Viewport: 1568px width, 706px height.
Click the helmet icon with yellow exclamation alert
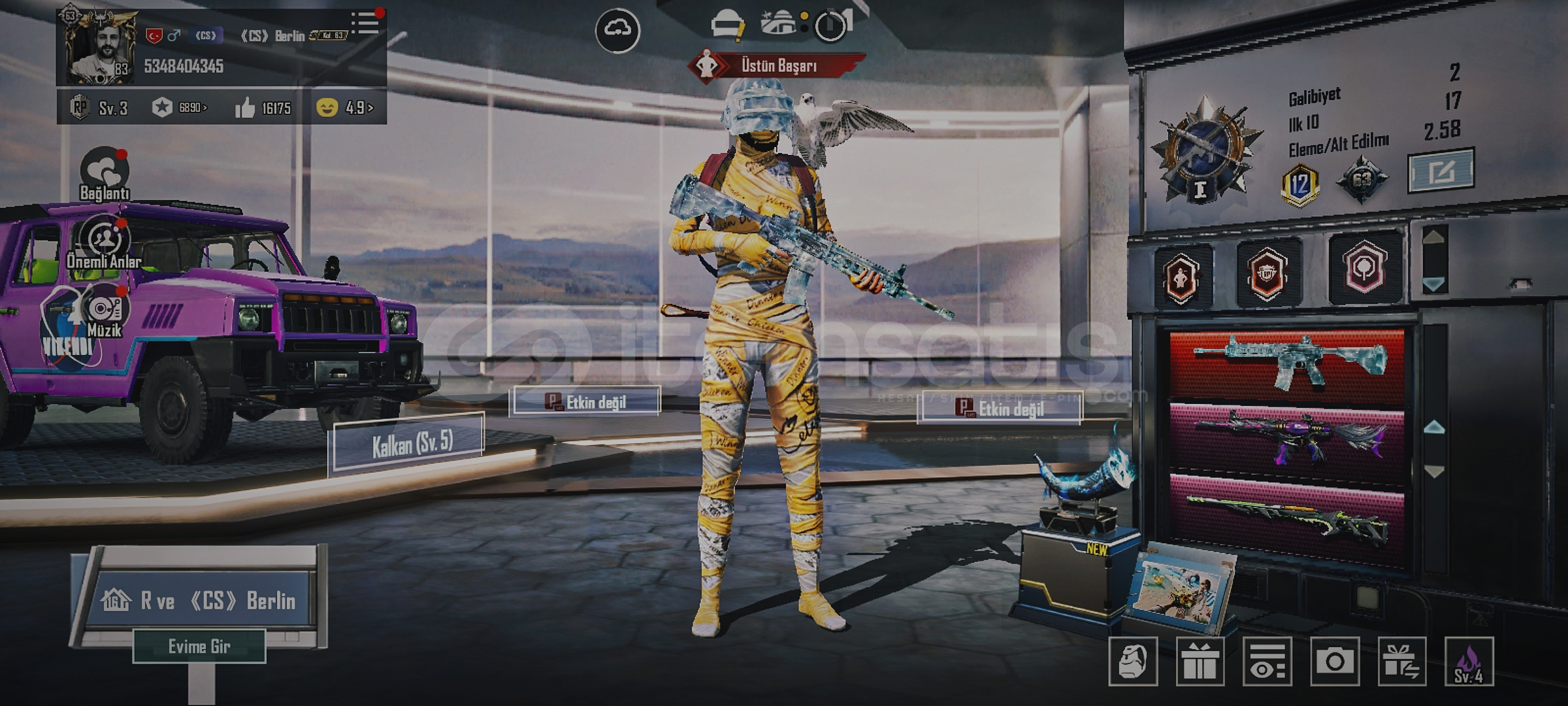[x=728, y=23]
